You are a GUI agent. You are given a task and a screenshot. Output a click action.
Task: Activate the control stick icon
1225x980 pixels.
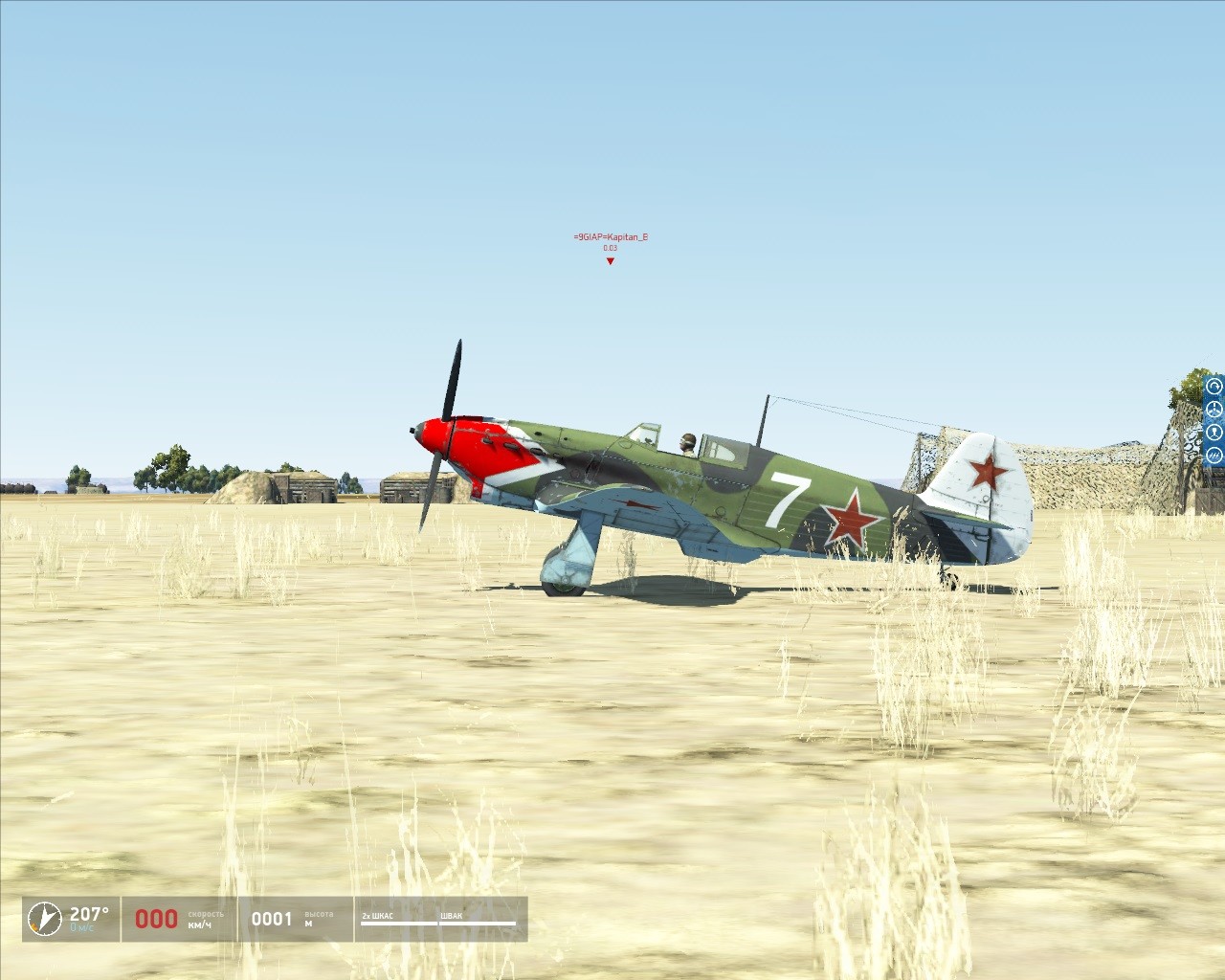(x=1214, y=433)
